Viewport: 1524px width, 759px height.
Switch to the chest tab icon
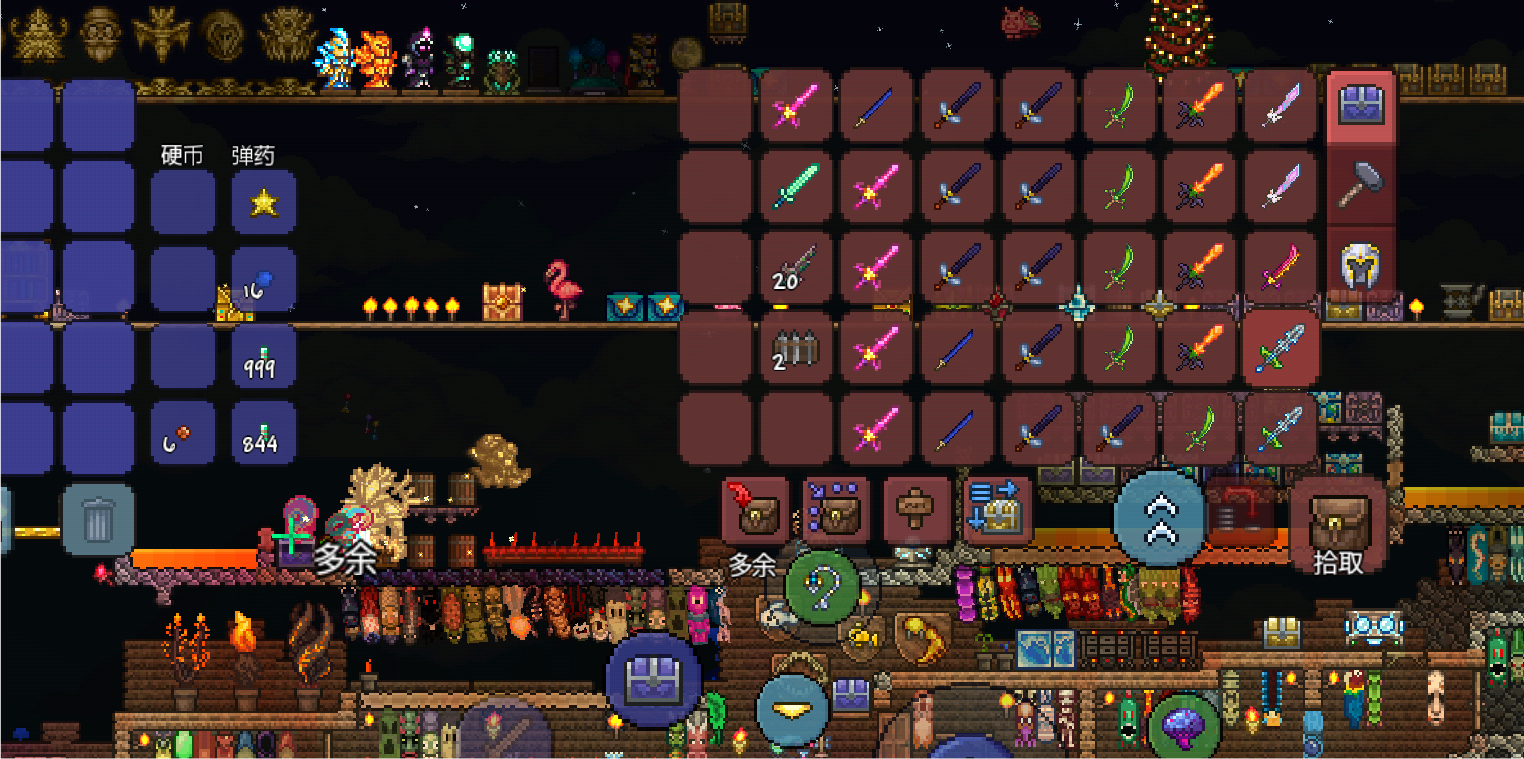click(1361, 106)
